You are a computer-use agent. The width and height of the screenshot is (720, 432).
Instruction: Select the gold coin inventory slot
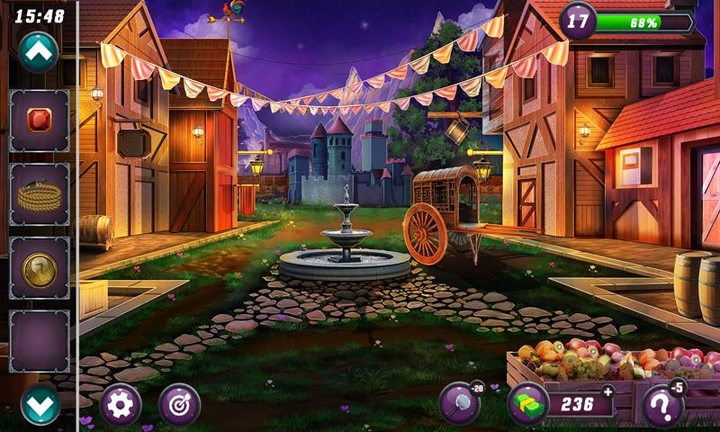point(40,268)
